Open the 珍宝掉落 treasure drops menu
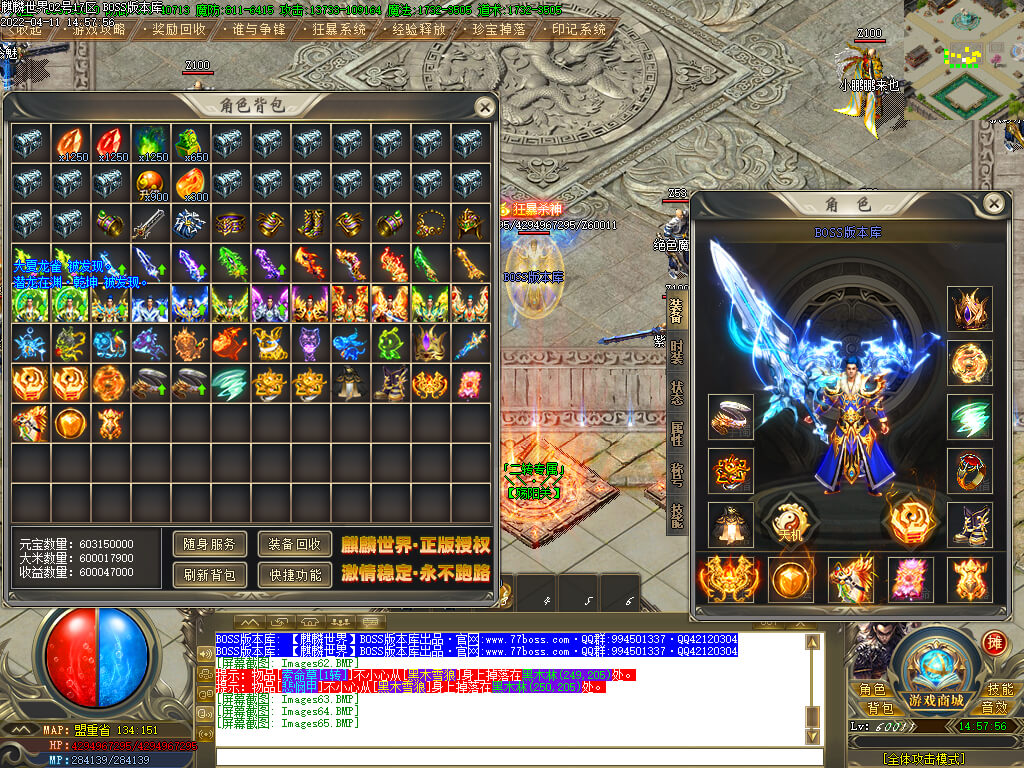 (499, 29)
